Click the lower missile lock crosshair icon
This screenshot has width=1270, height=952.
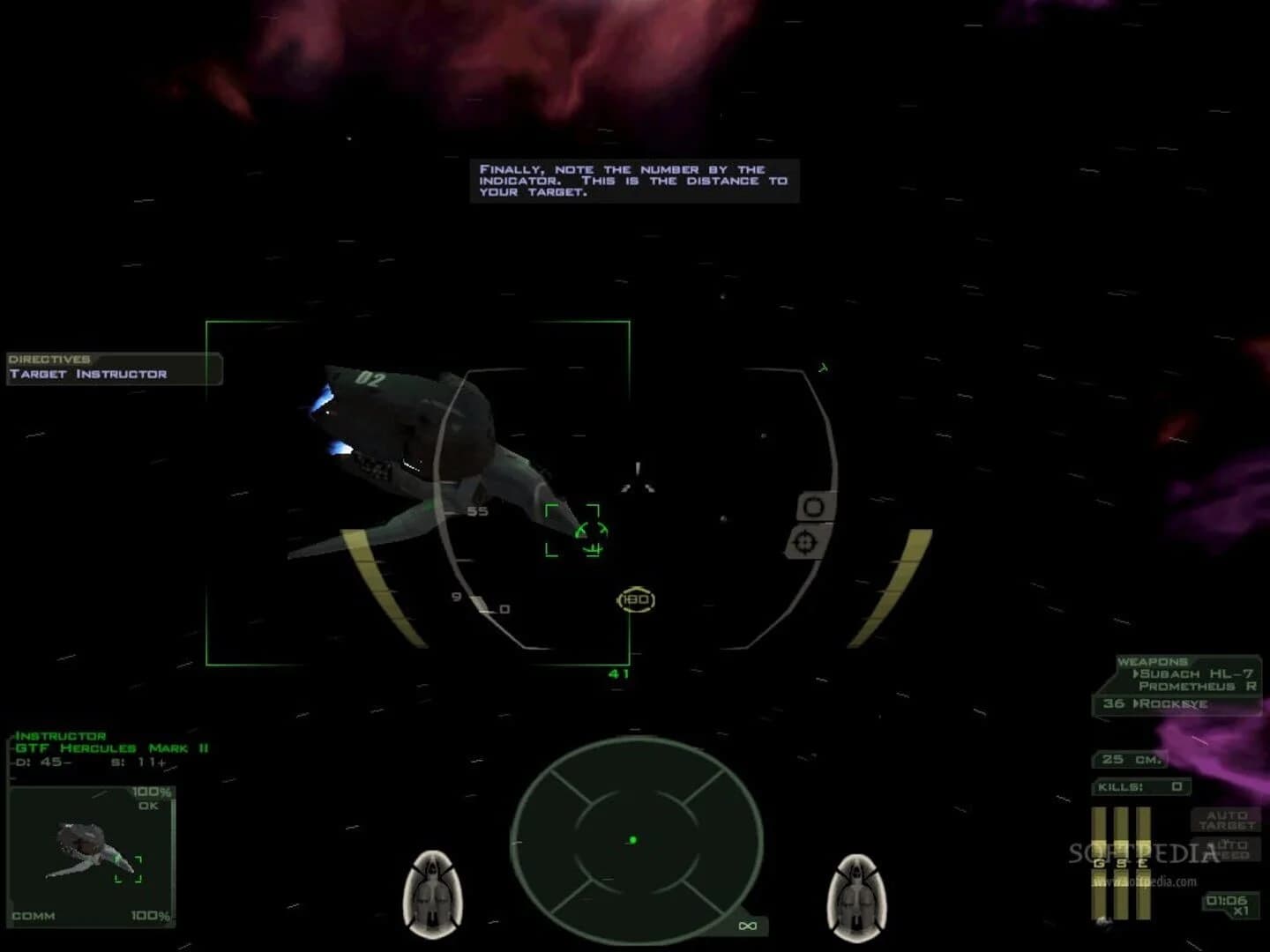point(803,543)
